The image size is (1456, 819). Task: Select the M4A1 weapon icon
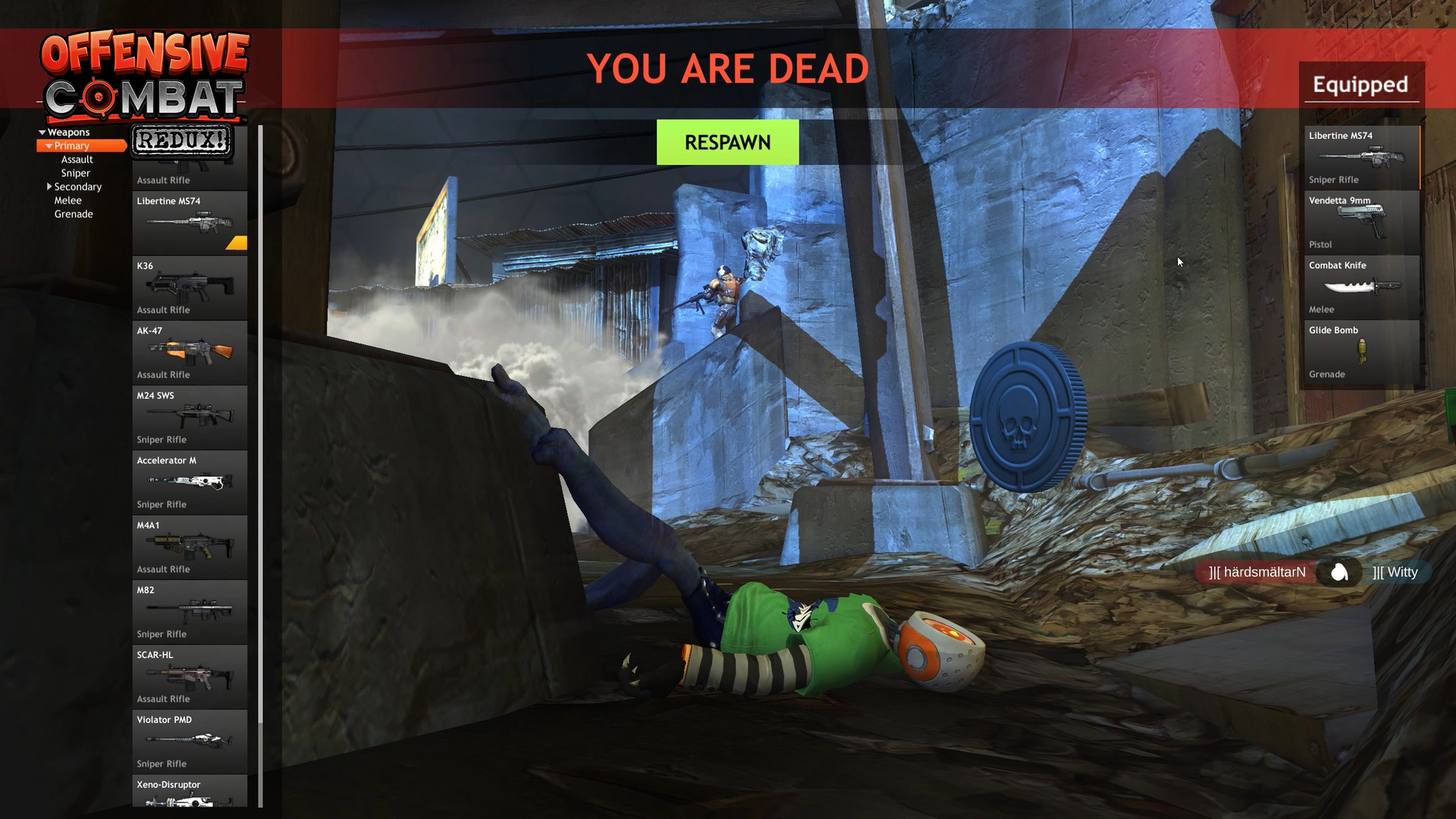tap(190, 546)
